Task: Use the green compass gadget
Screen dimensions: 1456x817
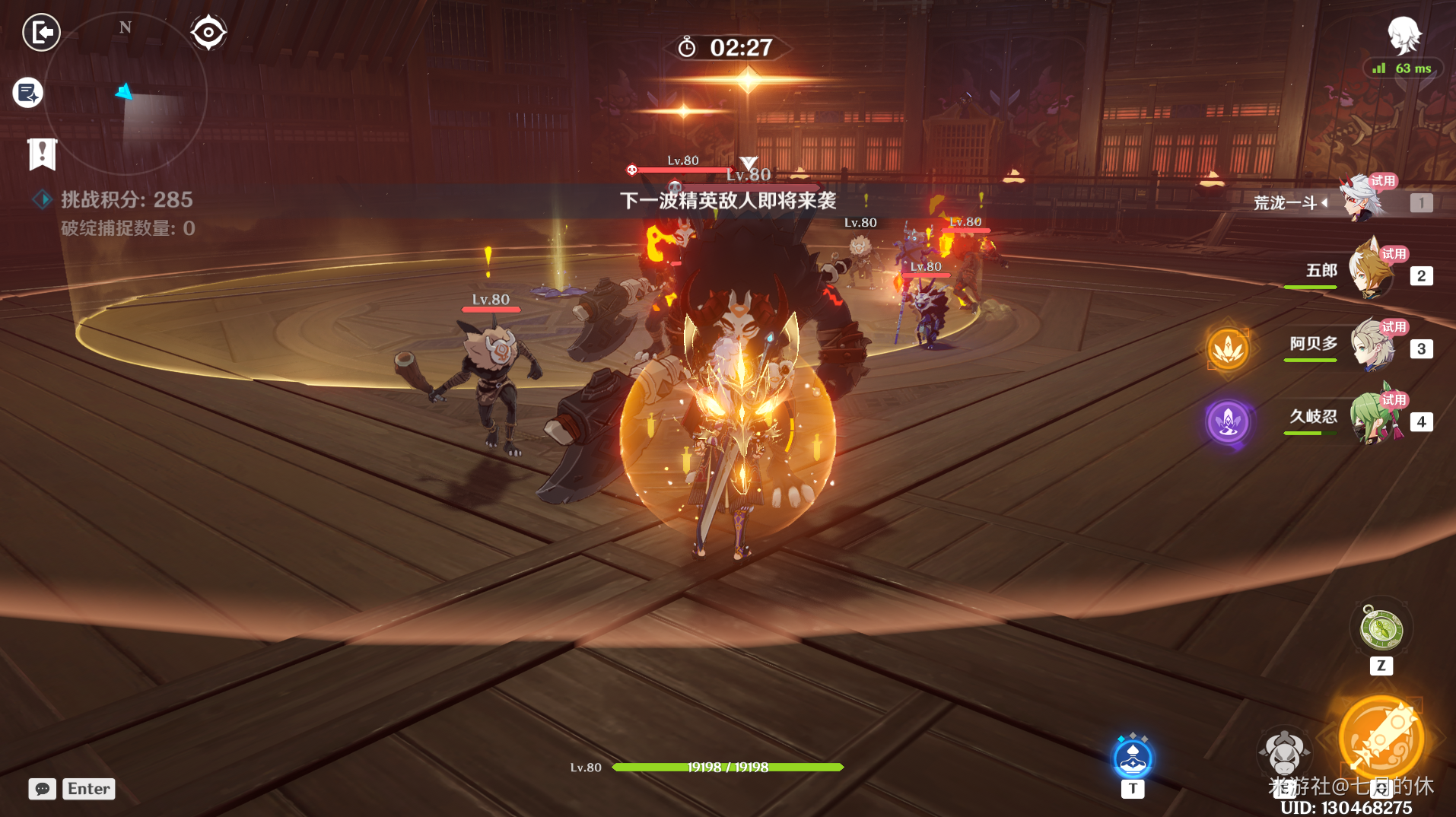Action: [x=1381, y=630]
